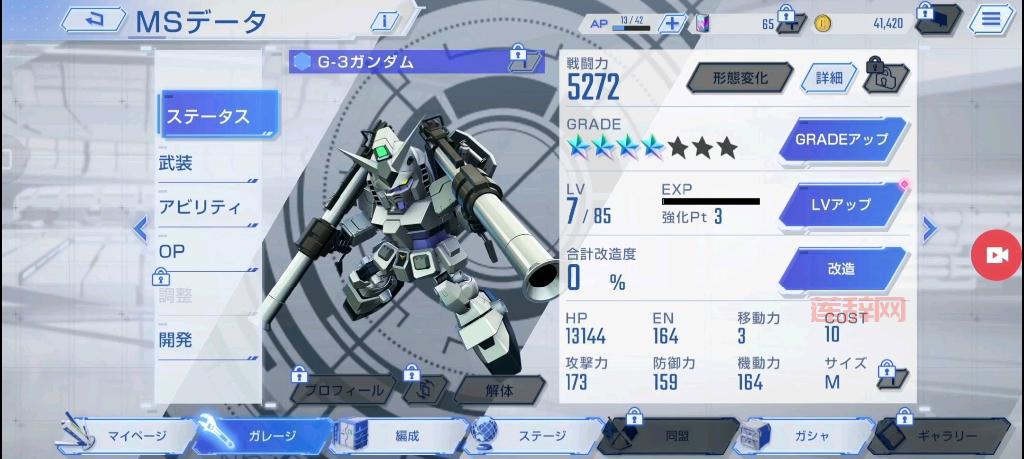The image size is (1024, 459).
Task: Choose the 解体 dismantle button
Action: [x=499, y=391]
